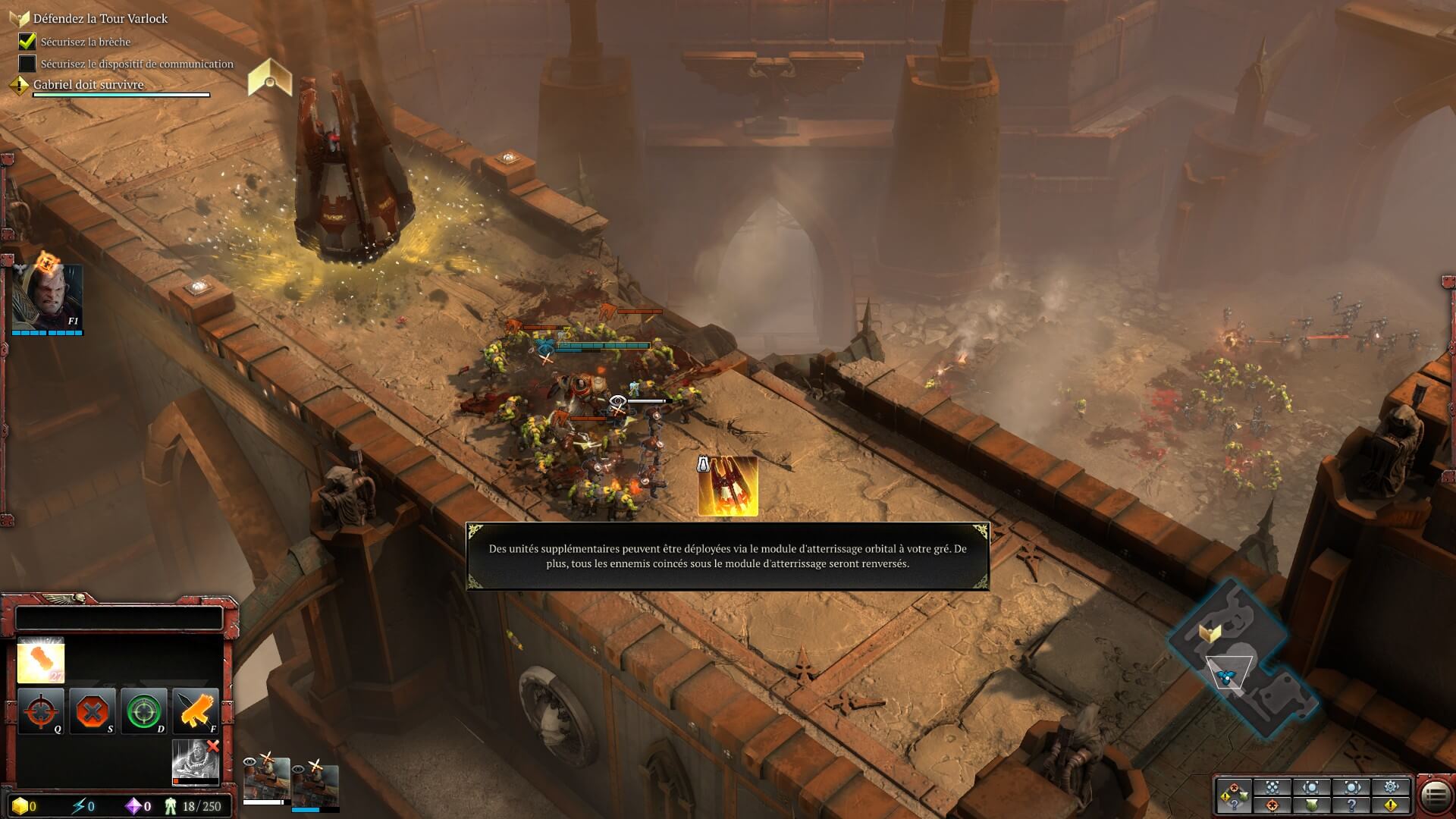Send the green shield defend ping

point(1312,805)
